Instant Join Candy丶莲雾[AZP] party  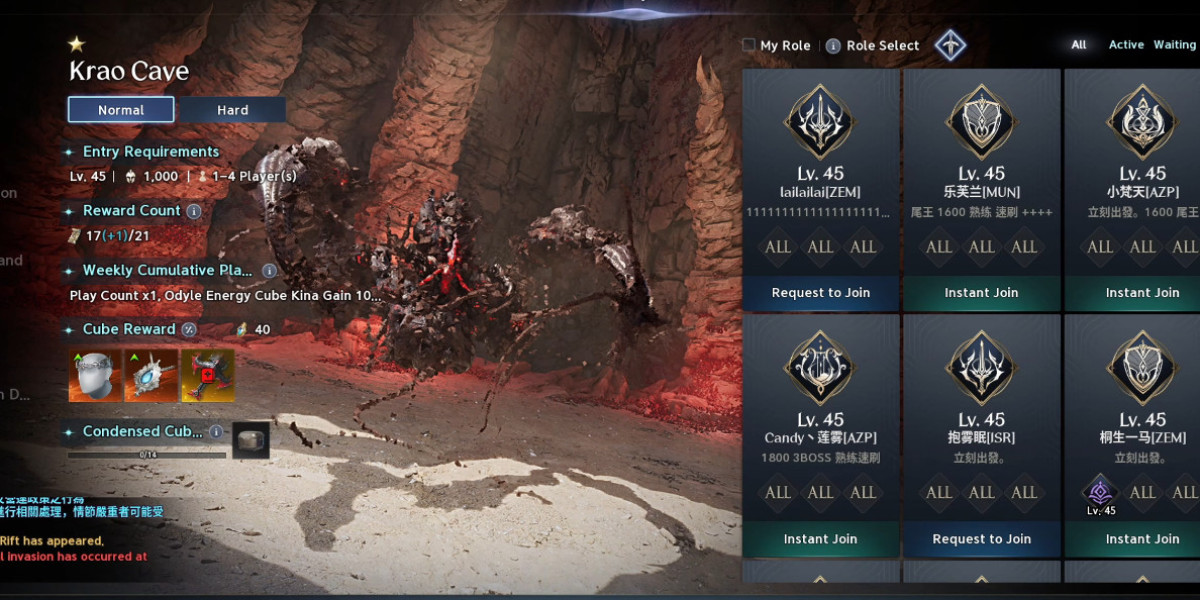(x=821, y=539)
